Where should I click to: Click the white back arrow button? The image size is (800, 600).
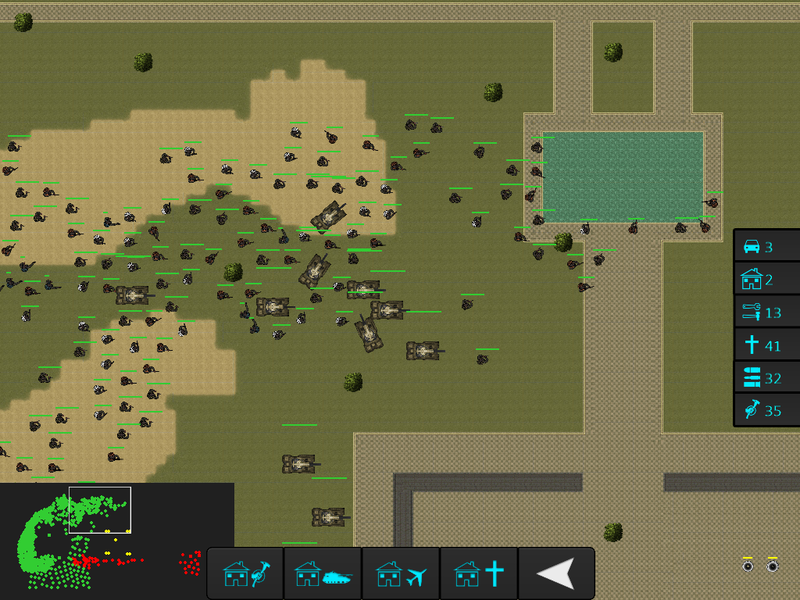(x=556, y=574)
